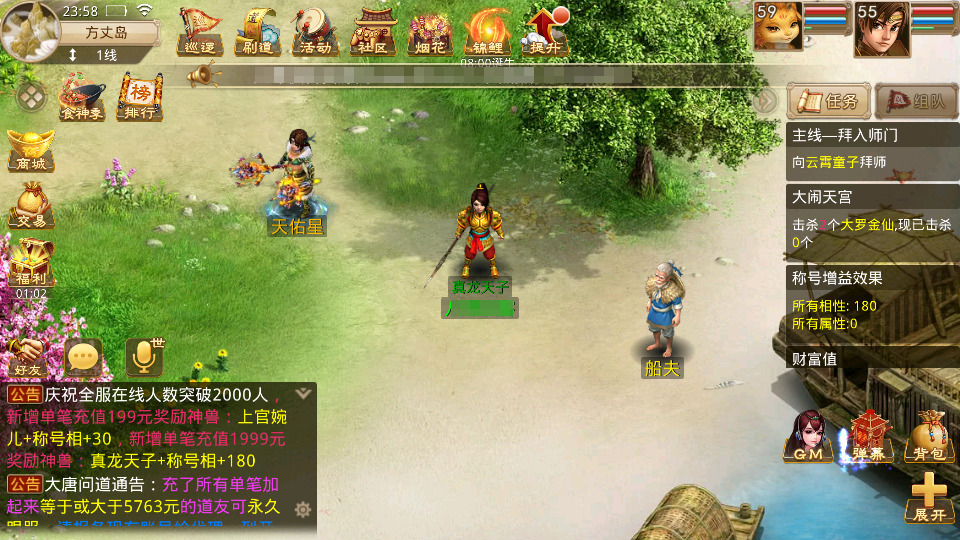Open the 烟花 fireworks icon
The width and height of the screenshot is (960, 540).
[430, 31]
